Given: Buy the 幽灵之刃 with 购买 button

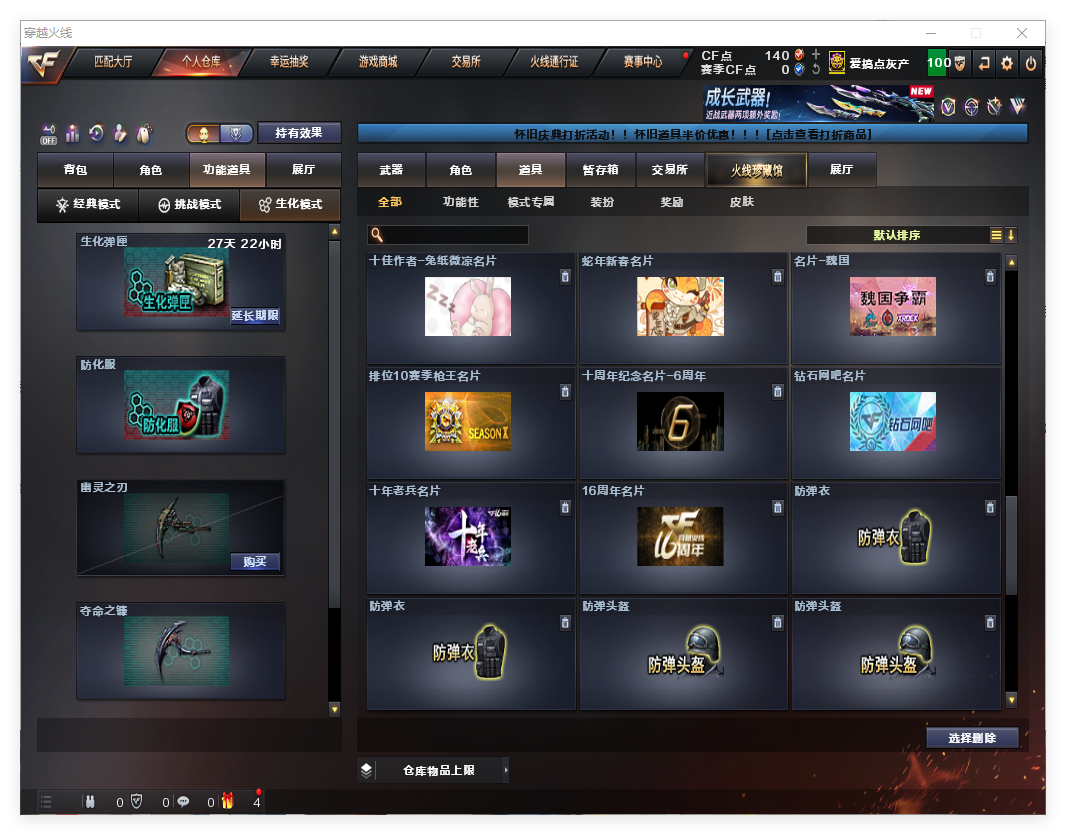Looking at the screenshot, I should pyautogui.click(x=255, y=562).
